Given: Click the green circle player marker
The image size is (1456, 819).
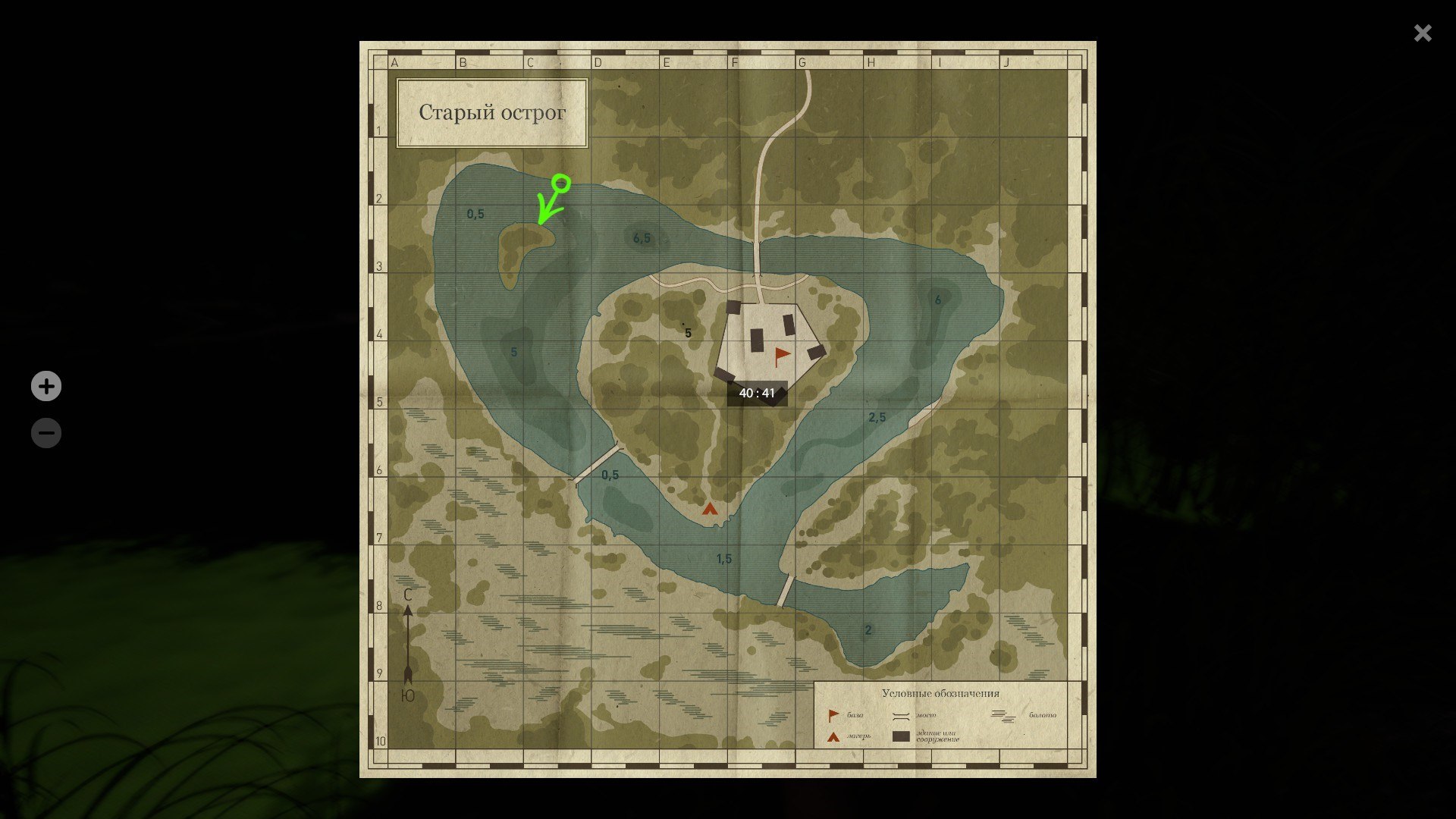Looking at the screenshot, I should (561, 183).
